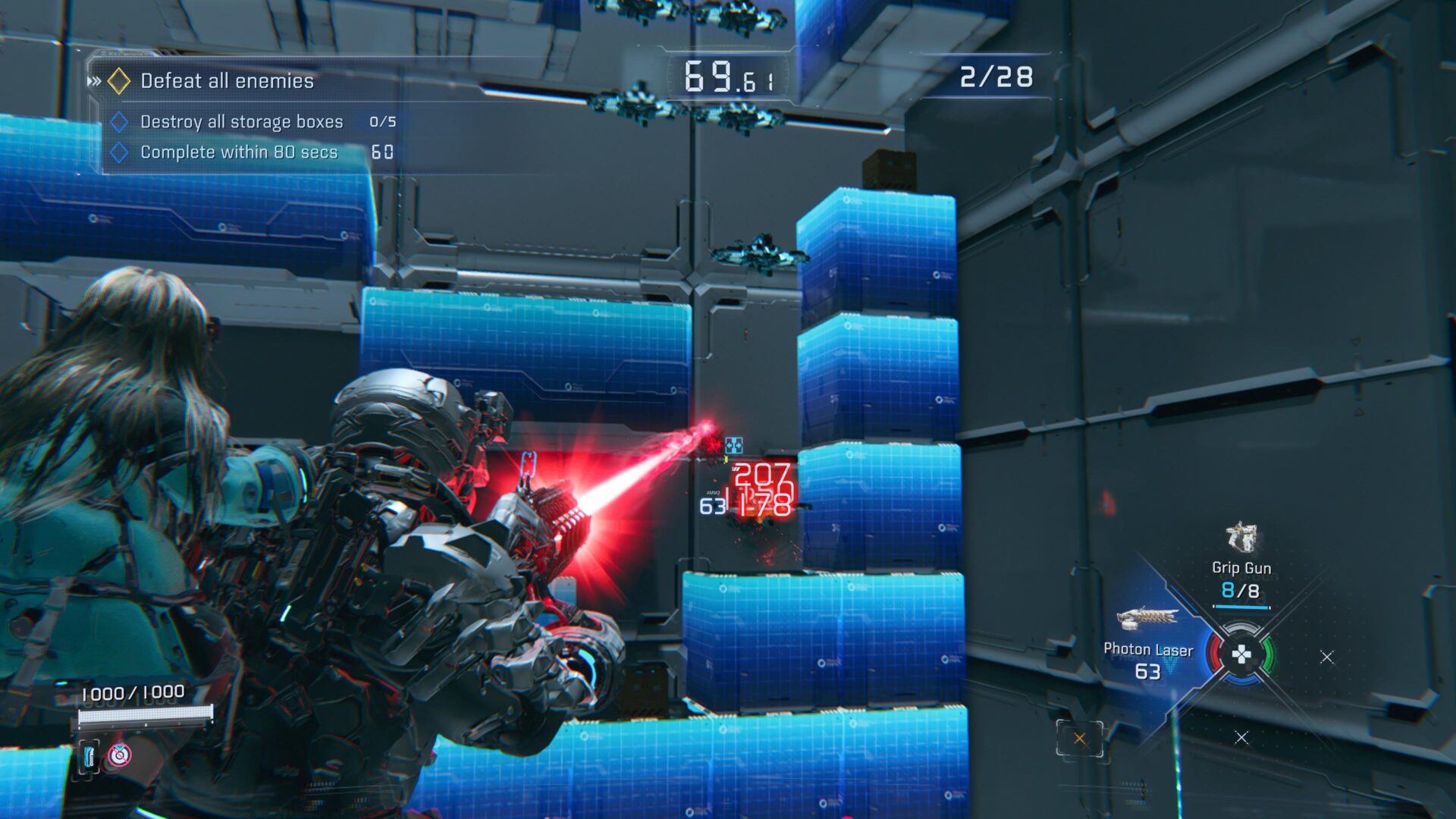Click the crossed-out red circle status icon
Viewport: 1456px width, 819px height.
120,755
